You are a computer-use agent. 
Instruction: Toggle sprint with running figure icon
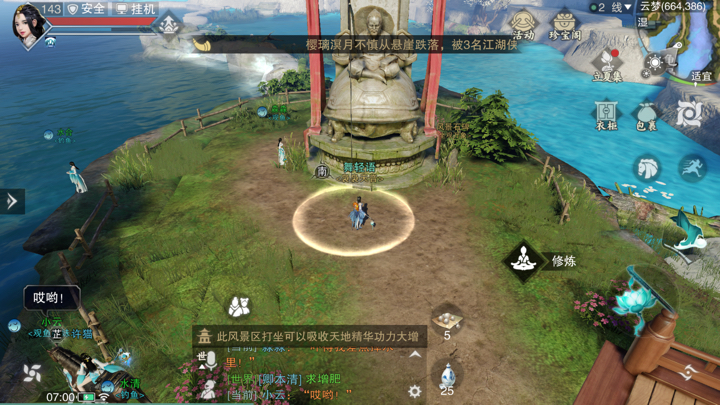point(692,167)
